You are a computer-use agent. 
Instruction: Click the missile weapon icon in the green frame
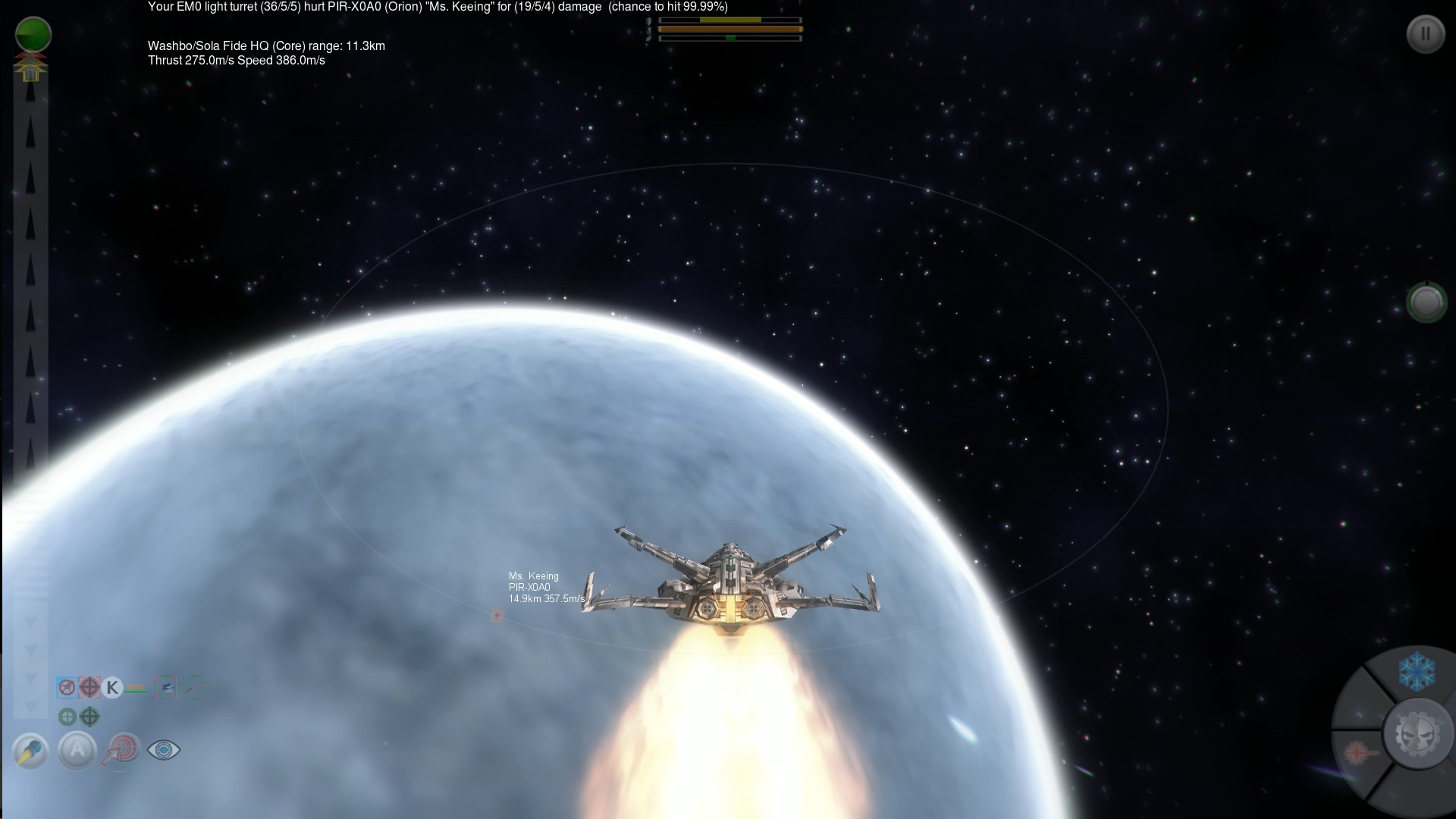coord(194,687)
